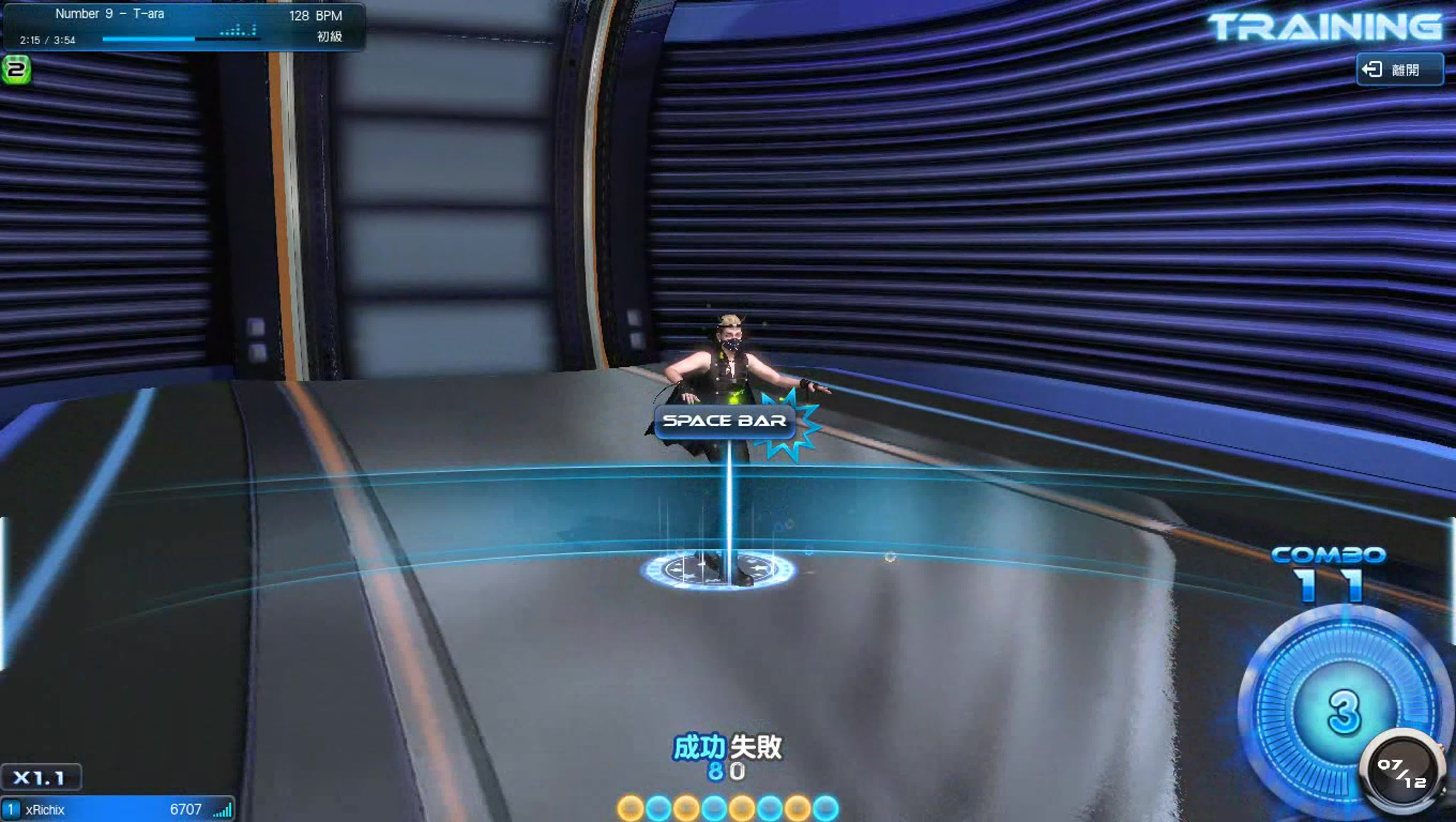Click the green item slot icon showing 2

[x=16, y=69]
